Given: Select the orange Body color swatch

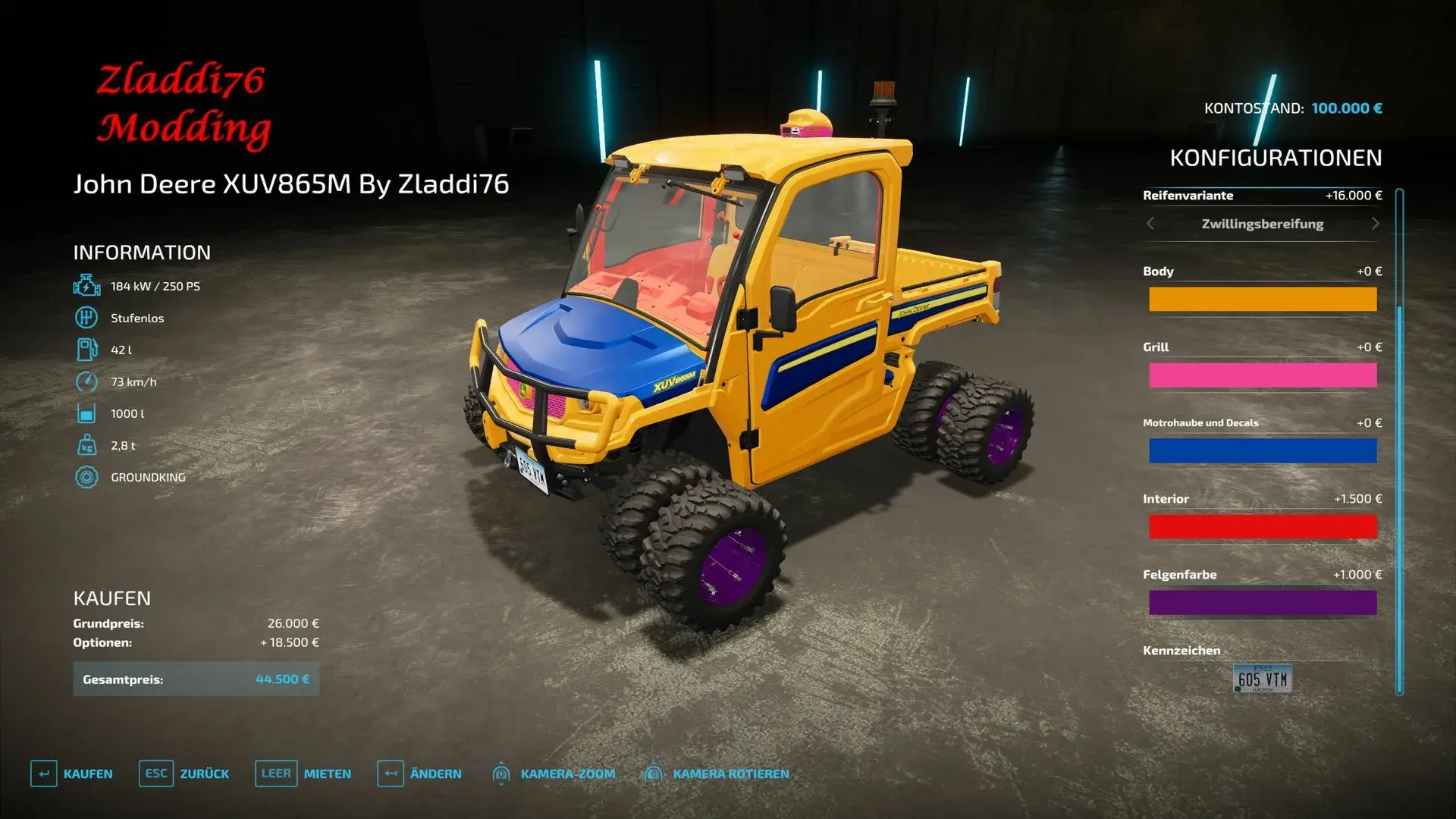Looking at the screenshot, I should (x=1263, y=299).
